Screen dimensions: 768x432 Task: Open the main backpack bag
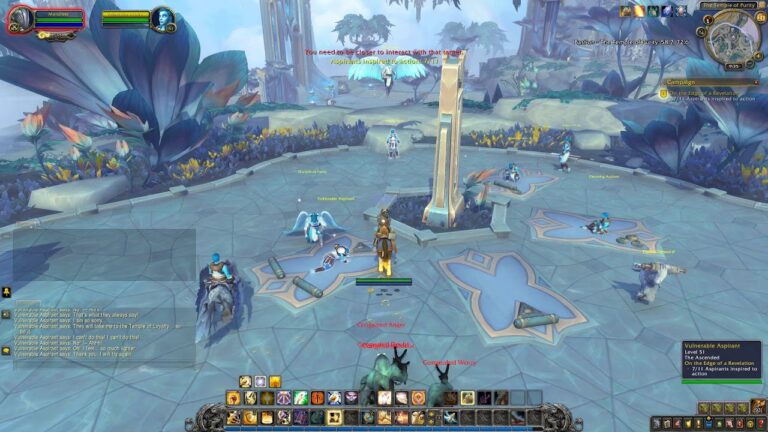(760, 408)
